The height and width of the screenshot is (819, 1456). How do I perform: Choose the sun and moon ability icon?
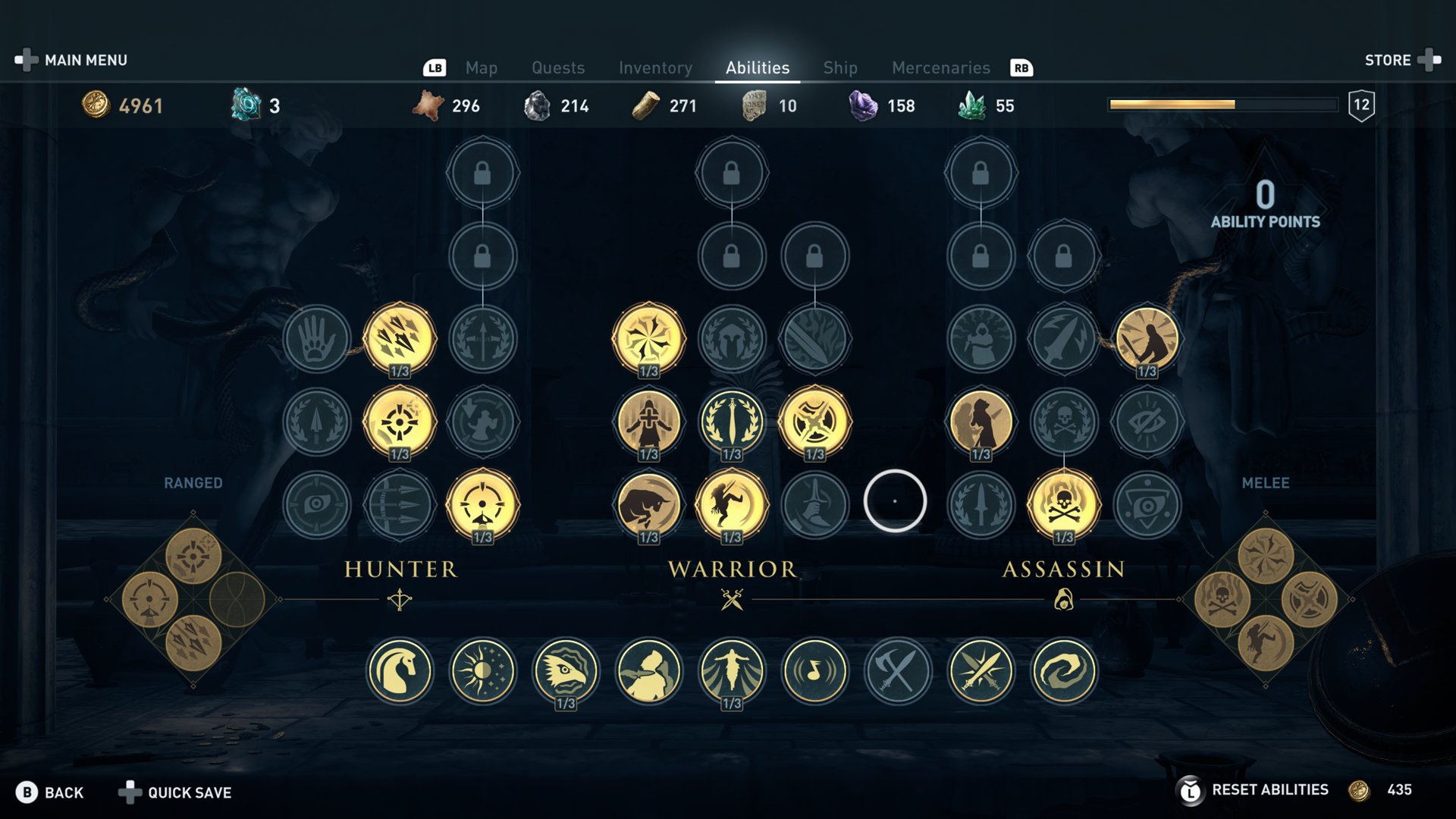tap(482, 671)
